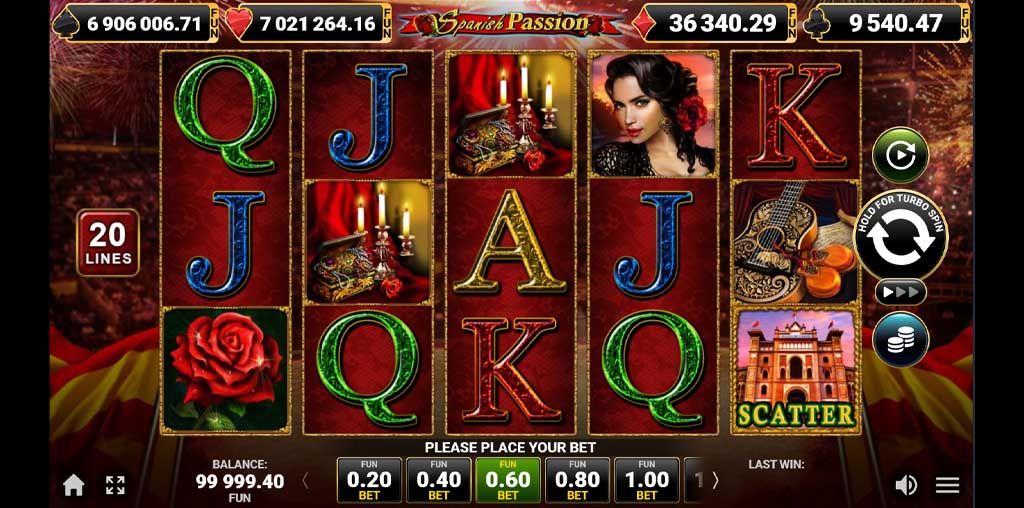Spin the reels with the turbo spin button

900,236
